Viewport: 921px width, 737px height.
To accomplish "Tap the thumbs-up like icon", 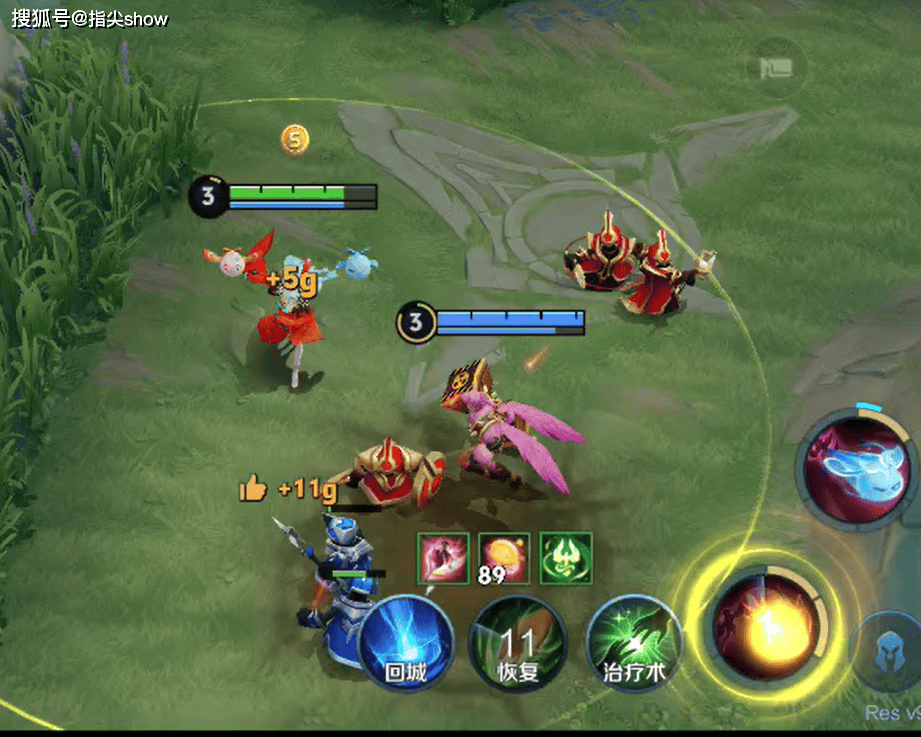I will coord(254,488).
